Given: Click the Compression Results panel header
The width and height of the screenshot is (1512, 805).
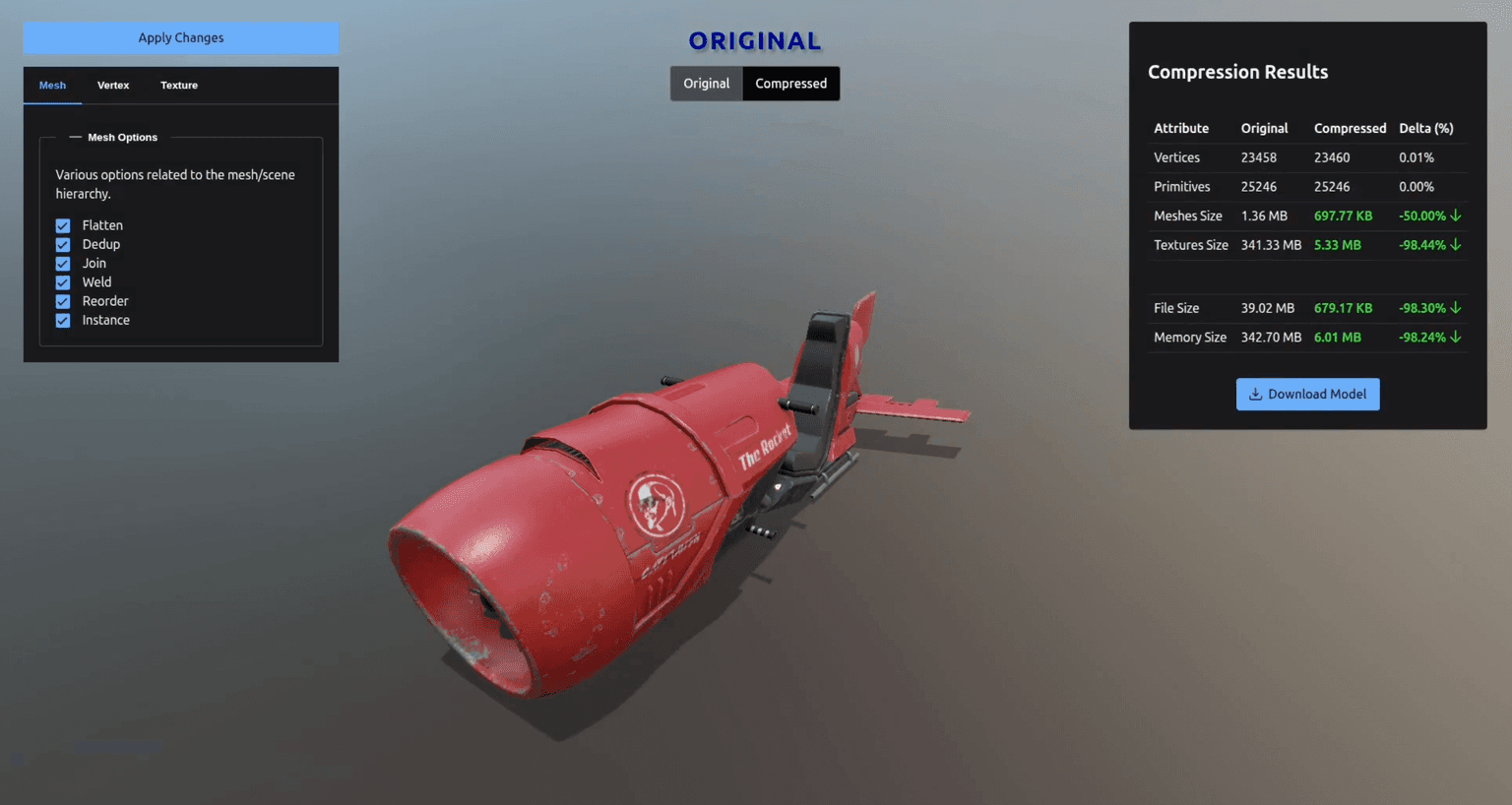Looking at the screenshot, I should tap(1237, 72).
